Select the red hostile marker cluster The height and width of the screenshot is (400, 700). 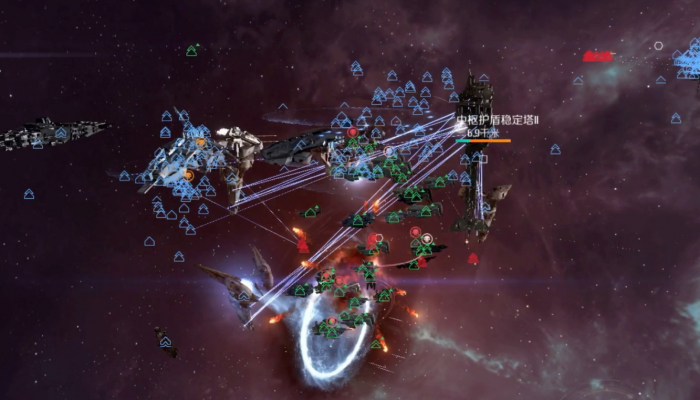598,57
